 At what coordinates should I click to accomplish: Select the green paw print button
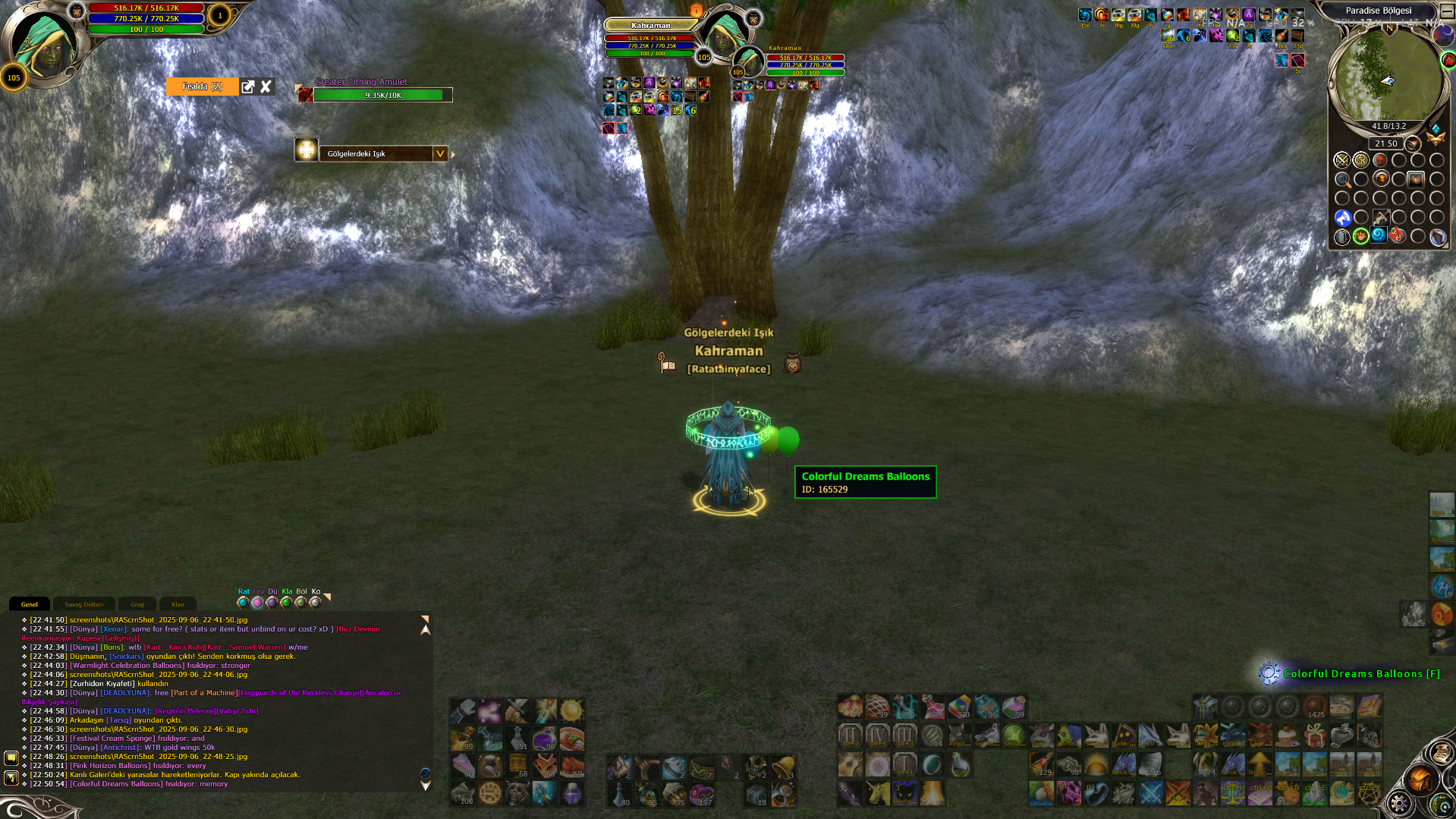coord(1361,237)
